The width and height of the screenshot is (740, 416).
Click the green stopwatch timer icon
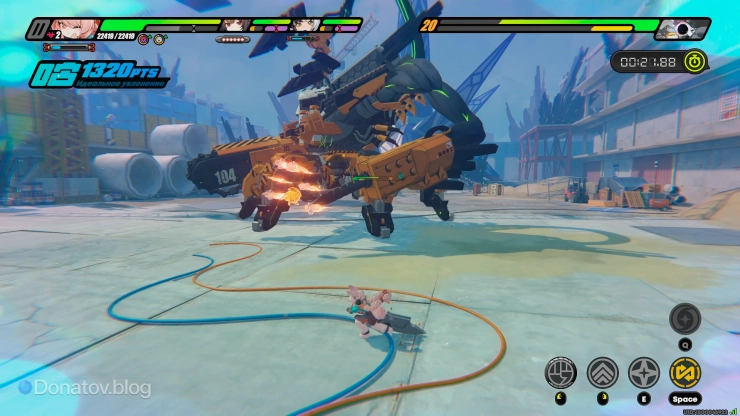(x=694, y=61)
